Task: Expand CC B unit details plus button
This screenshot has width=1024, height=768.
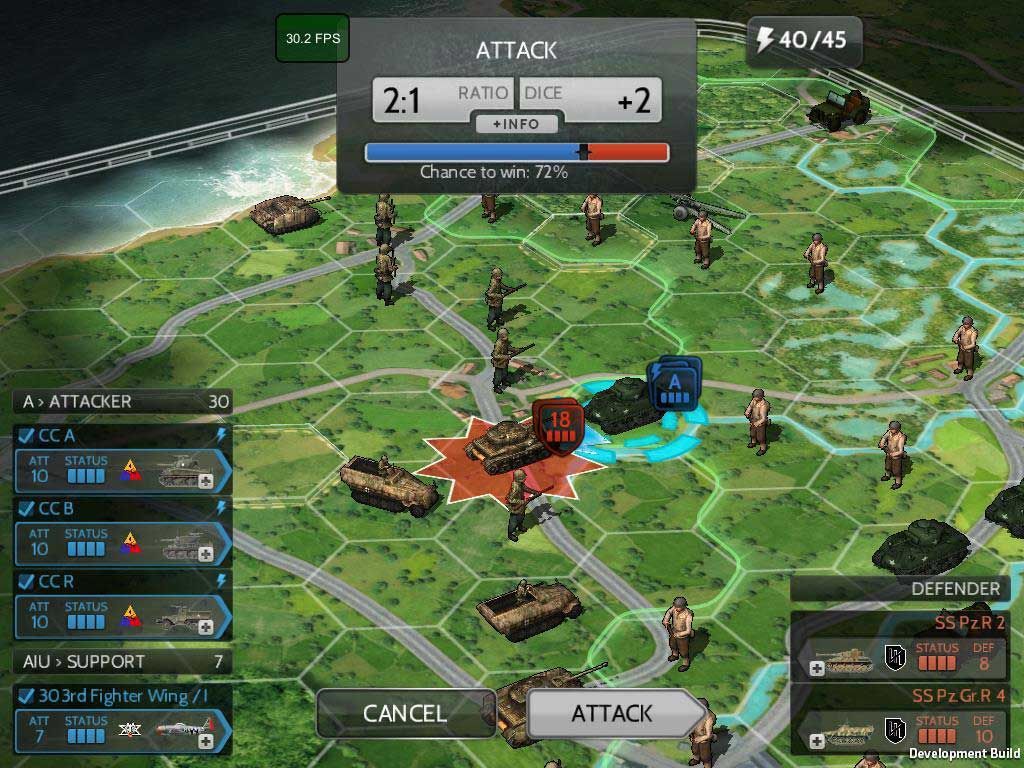Action: click(206, 554)
